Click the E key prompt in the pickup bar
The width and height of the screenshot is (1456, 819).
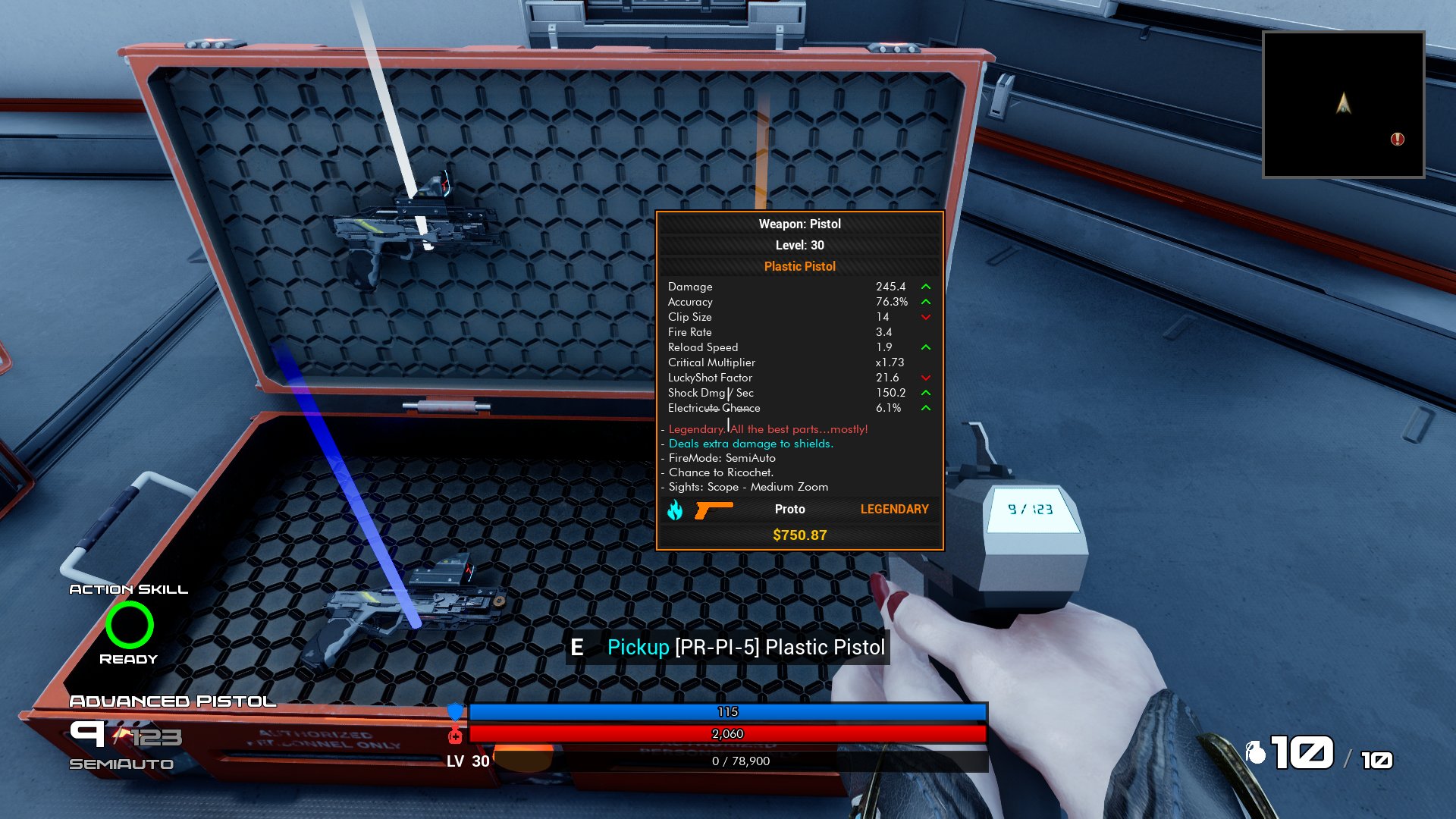point(578,648)
